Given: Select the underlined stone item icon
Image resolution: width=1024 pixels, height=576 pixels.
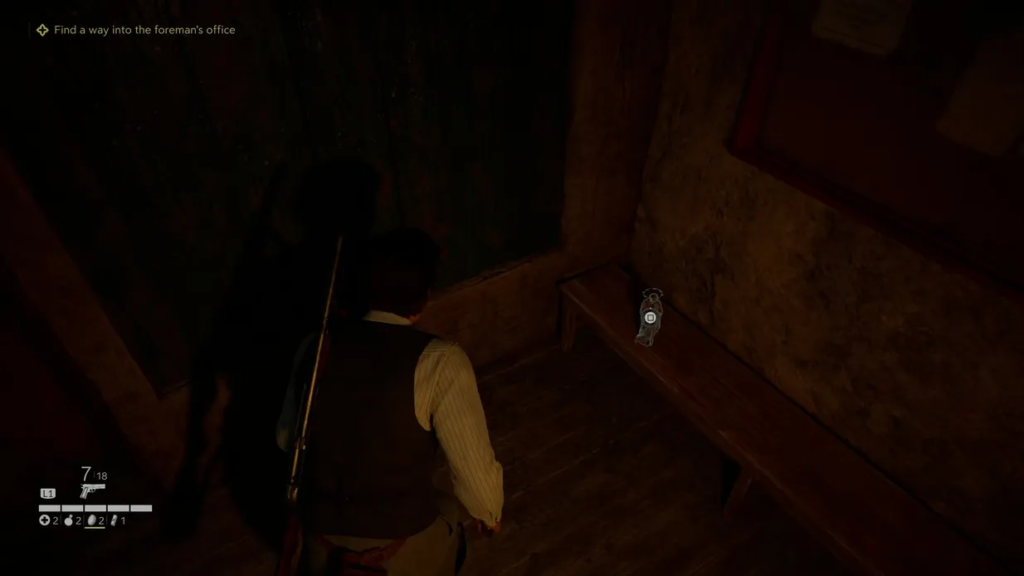Looking at the screenshot, I should [91, 520].
